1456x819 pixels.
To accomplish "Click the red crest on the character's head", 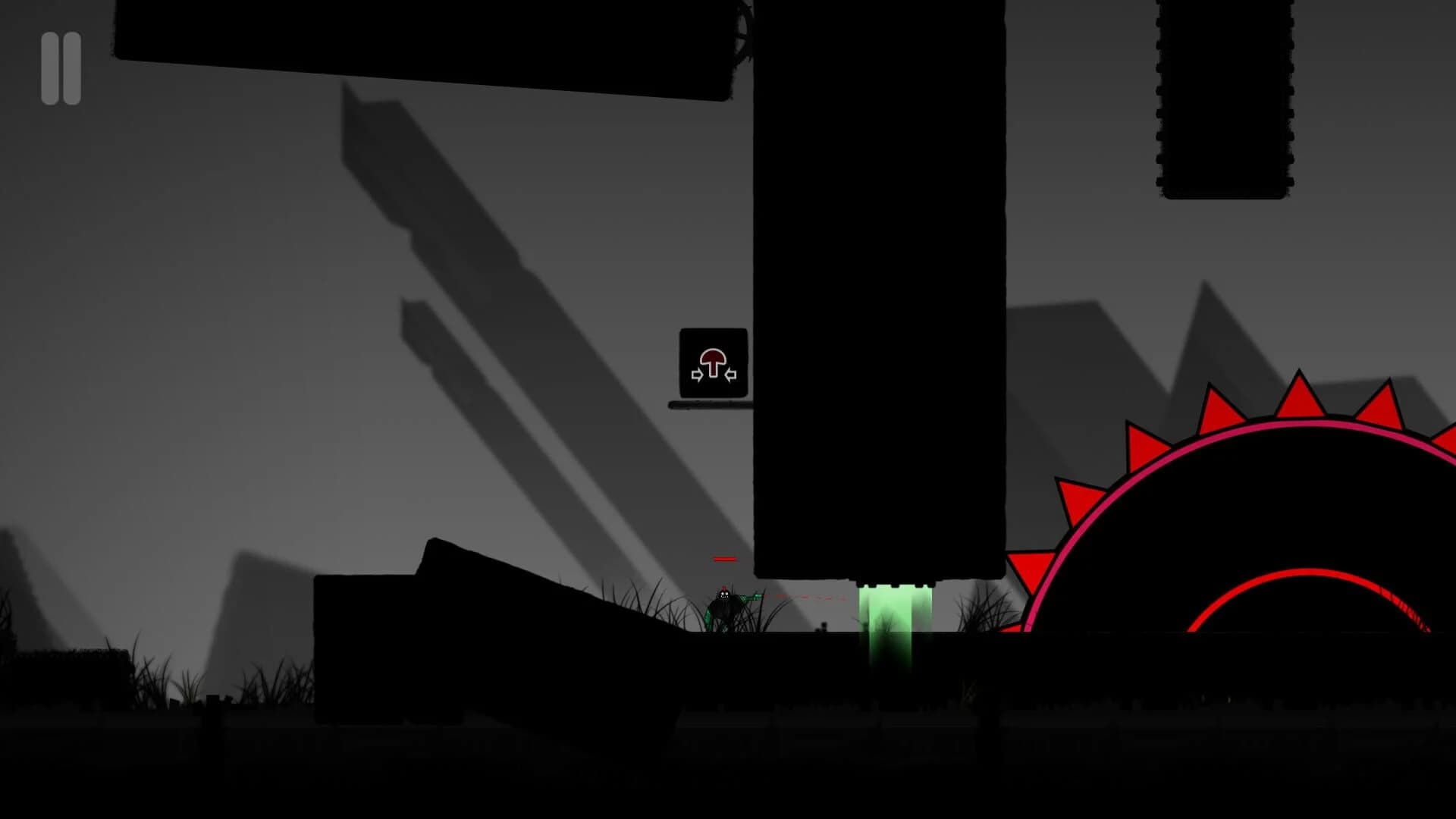I will click(x=725, y=586).
